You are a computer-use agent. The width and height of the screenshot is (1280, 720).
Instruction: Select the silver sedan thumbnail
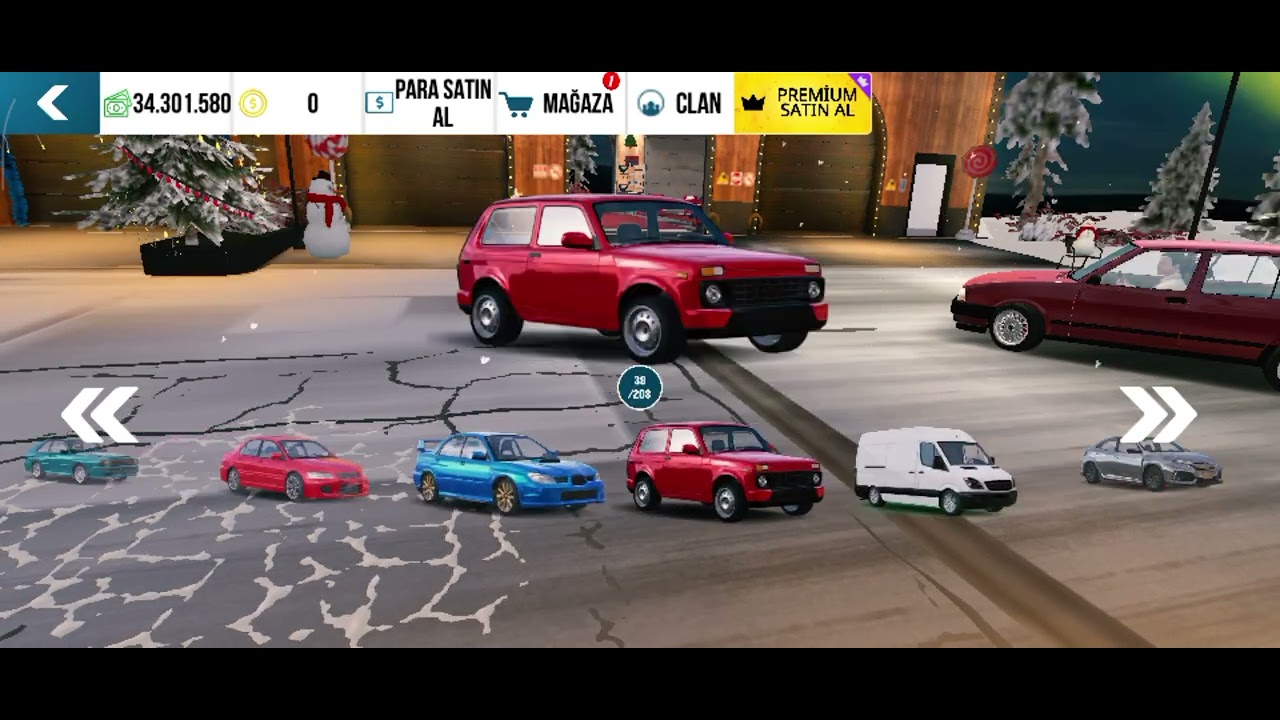[1151, 464]
